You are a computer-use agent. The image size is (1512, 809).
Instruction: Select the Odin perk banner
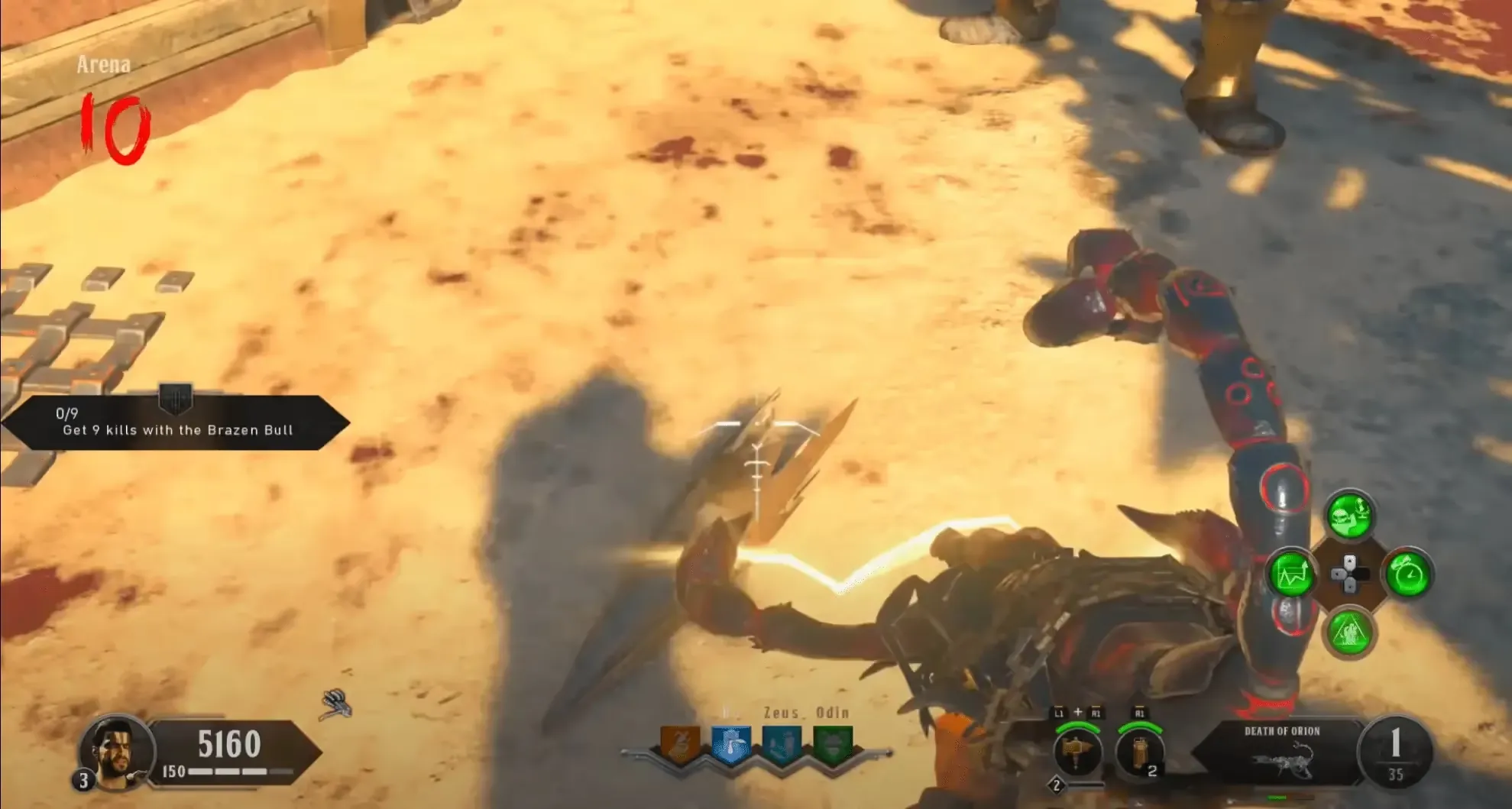point(832,746)
